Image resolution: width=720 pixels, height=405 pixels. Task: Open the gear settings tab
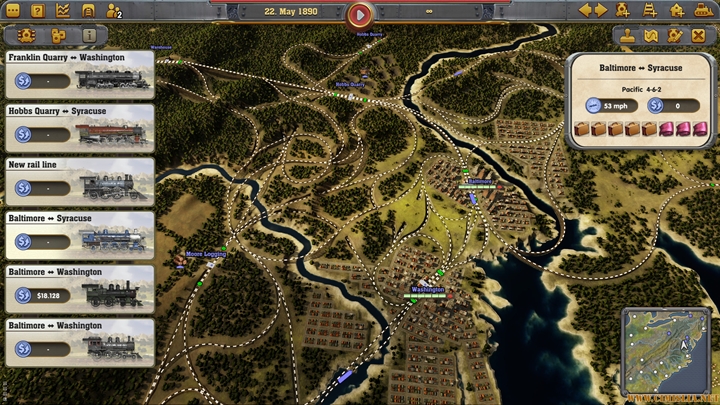[x=25, y=35]
